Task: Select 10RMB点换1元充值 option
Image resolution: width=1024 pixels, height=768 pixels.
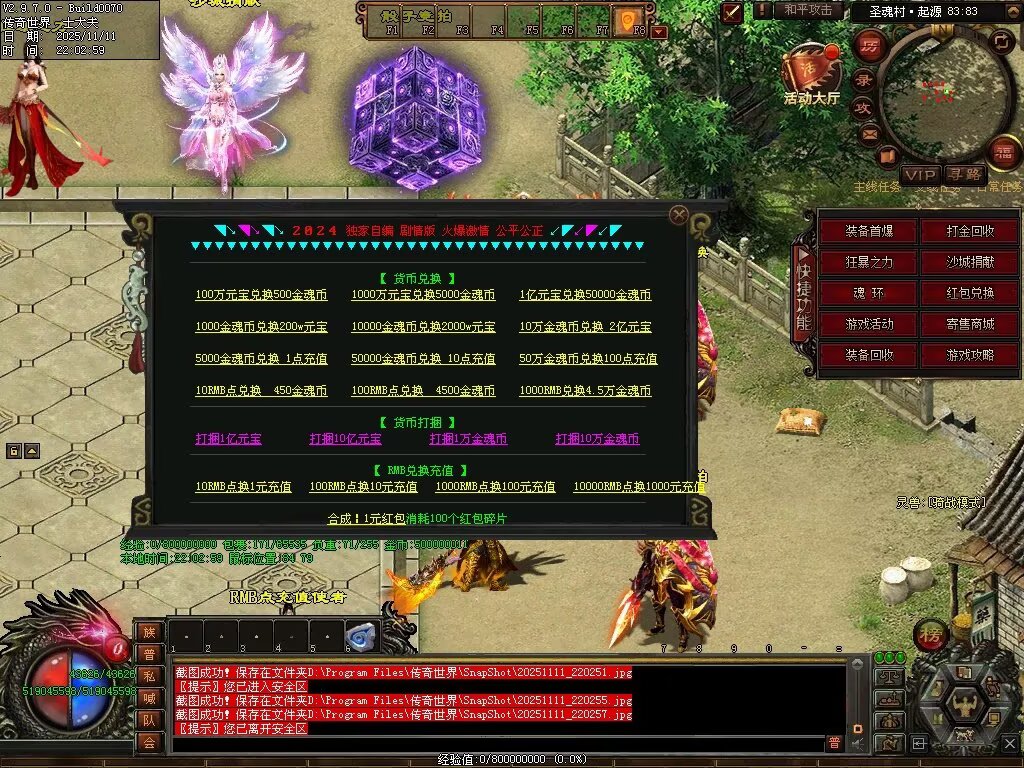Action: tap(243, 487)
